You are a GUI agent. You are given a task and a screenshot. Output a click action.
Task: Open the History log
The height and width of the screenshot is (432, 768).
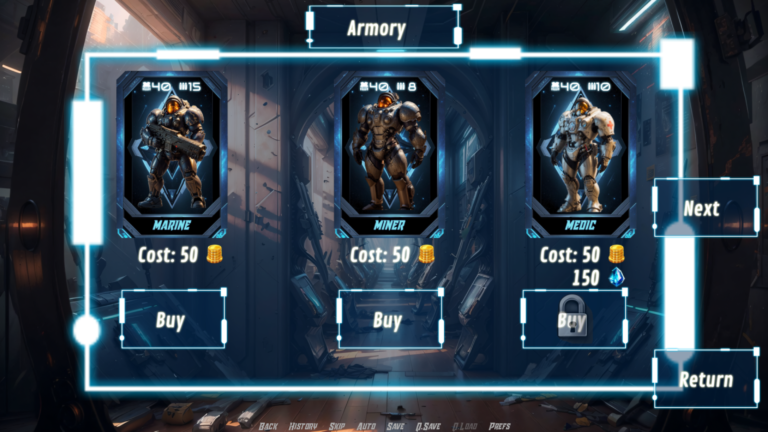pyautogui.click(x=303, y=426)
